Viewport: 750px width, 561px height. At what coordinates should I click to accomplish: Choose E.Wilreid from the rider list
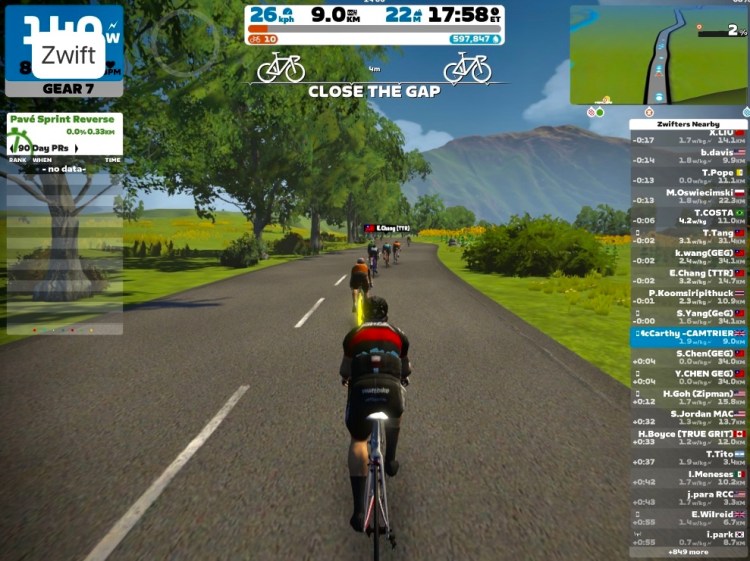coord(689,518)
